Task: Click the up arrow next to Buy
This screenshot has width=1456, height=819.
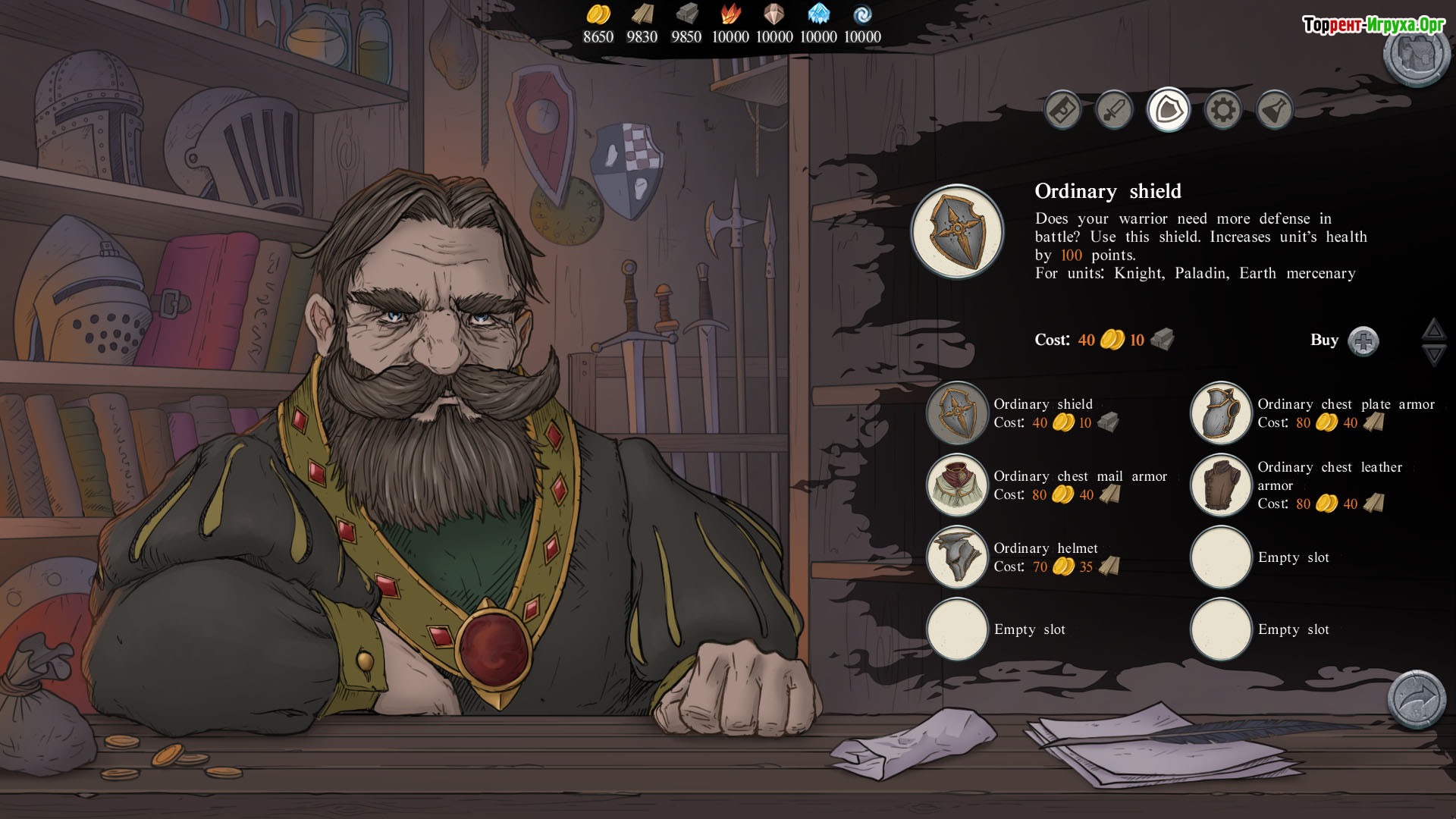Action: click(1432, 329)
